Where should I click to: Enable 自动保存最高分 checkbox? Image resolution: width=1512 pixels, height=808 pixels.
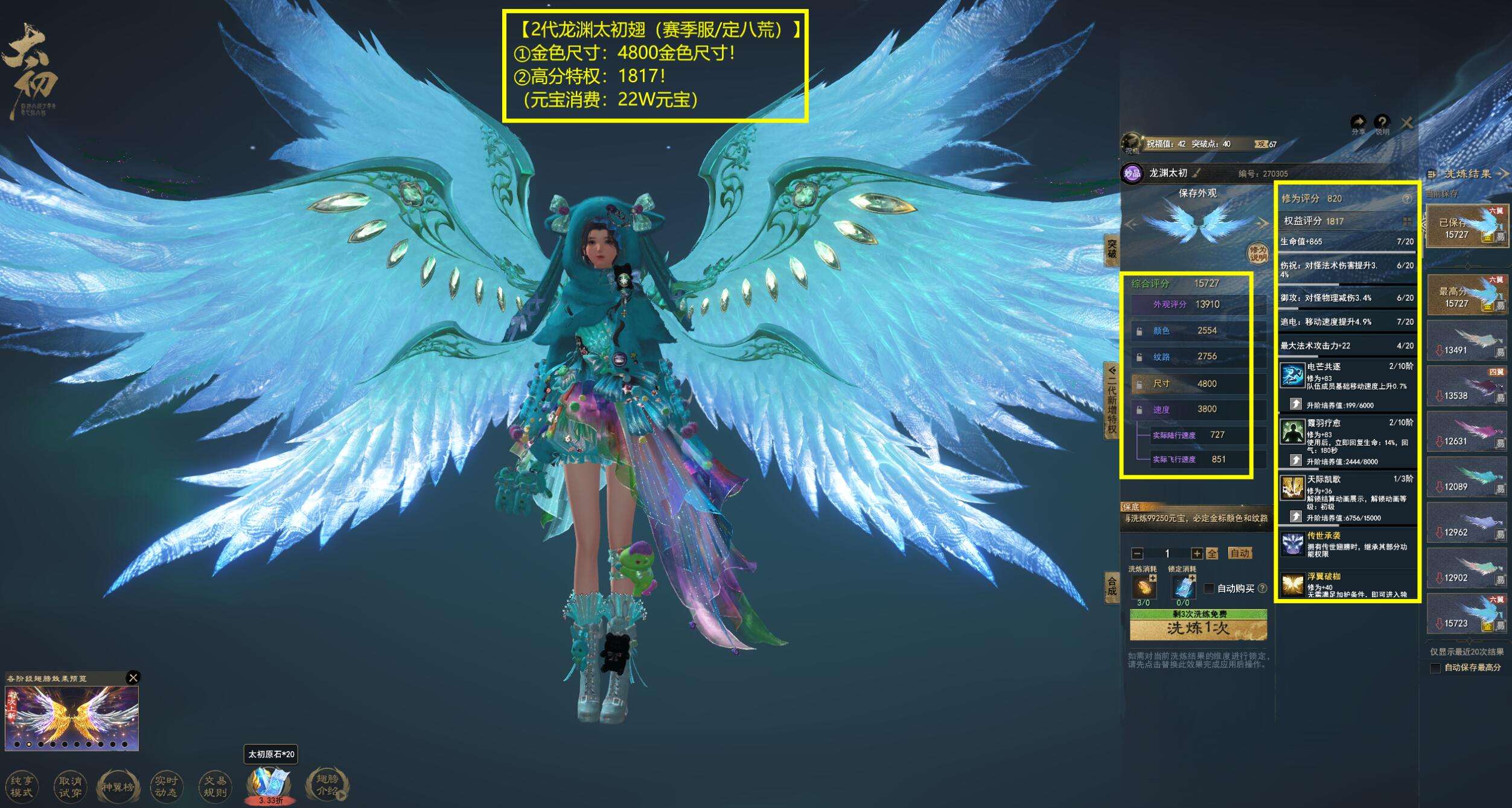(x=1435, y=667)
